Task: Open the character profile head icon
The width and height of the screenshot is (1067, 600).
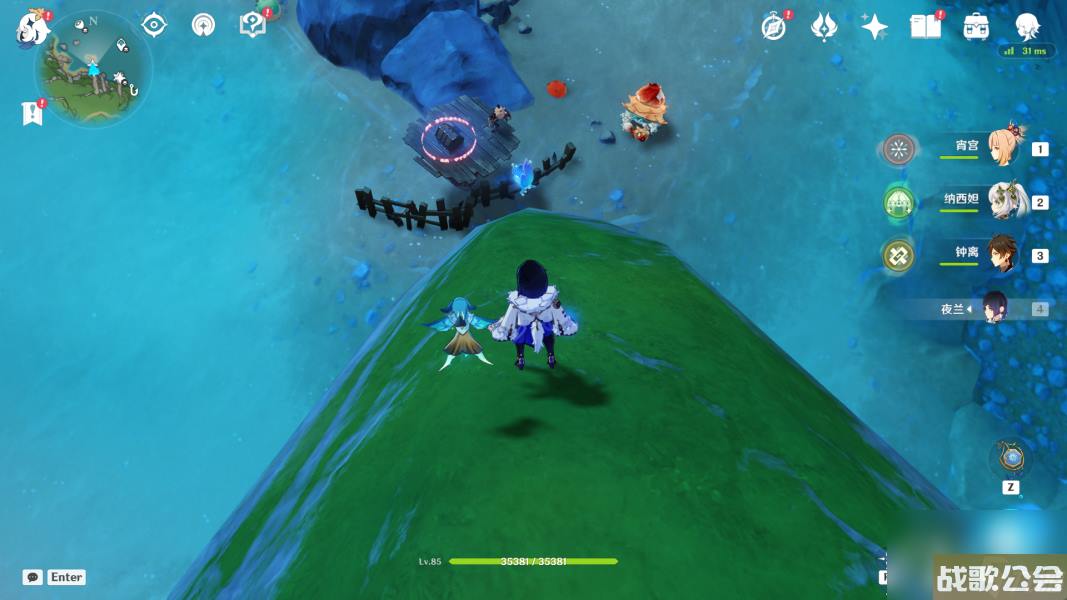Action: 1027,27
